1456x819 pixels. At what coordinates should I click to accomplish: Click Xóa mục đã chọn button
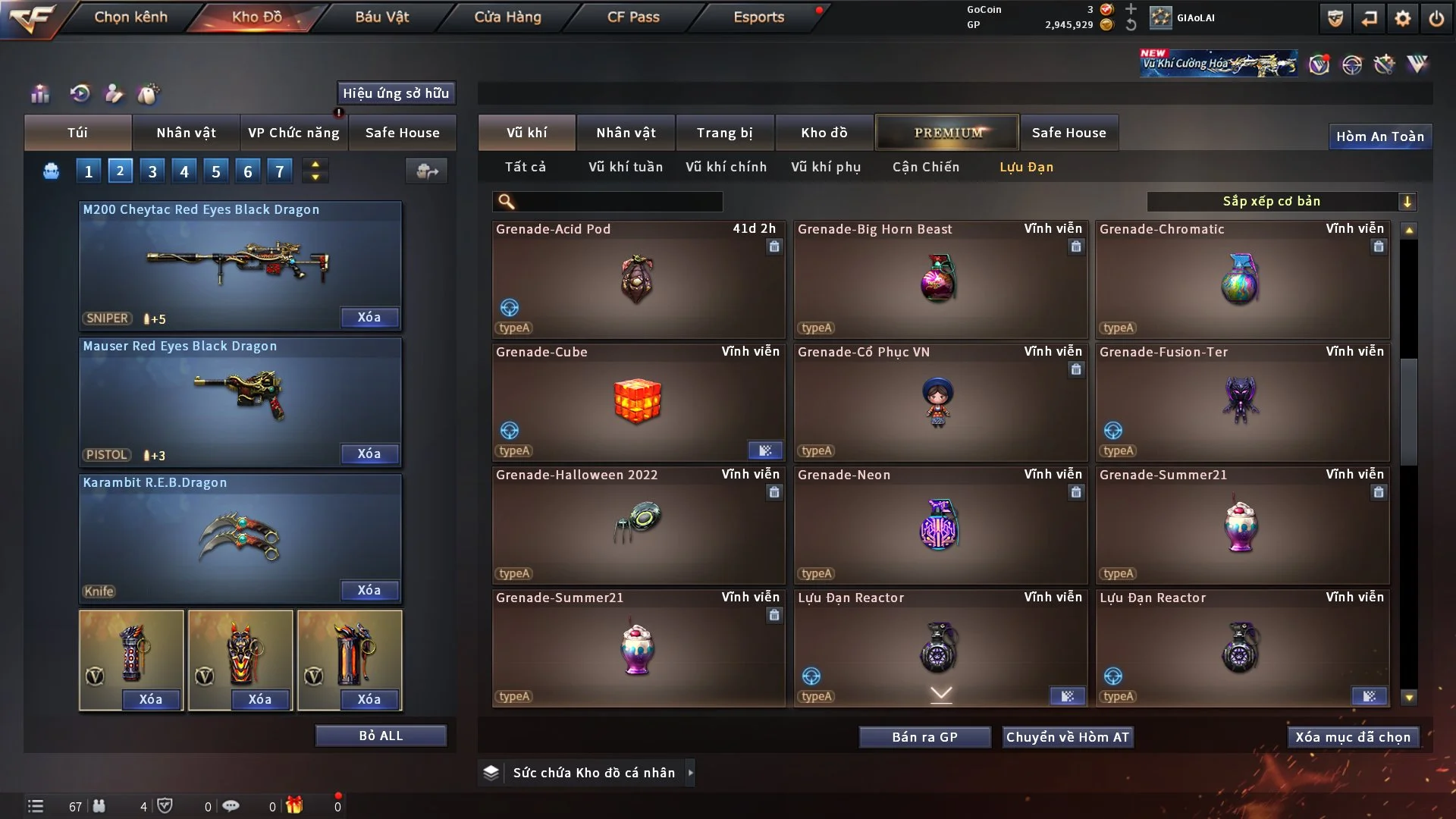point(1353,737)
